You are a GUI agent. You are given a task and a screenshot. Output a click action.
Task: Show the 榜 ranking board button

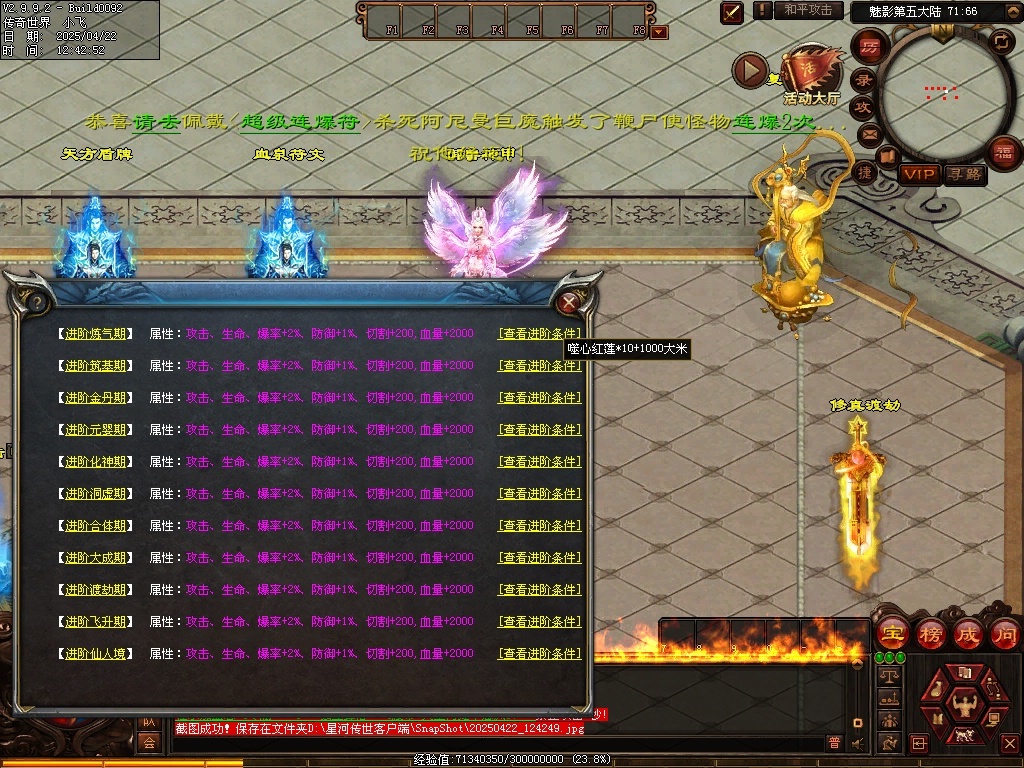tap(930, 633)
